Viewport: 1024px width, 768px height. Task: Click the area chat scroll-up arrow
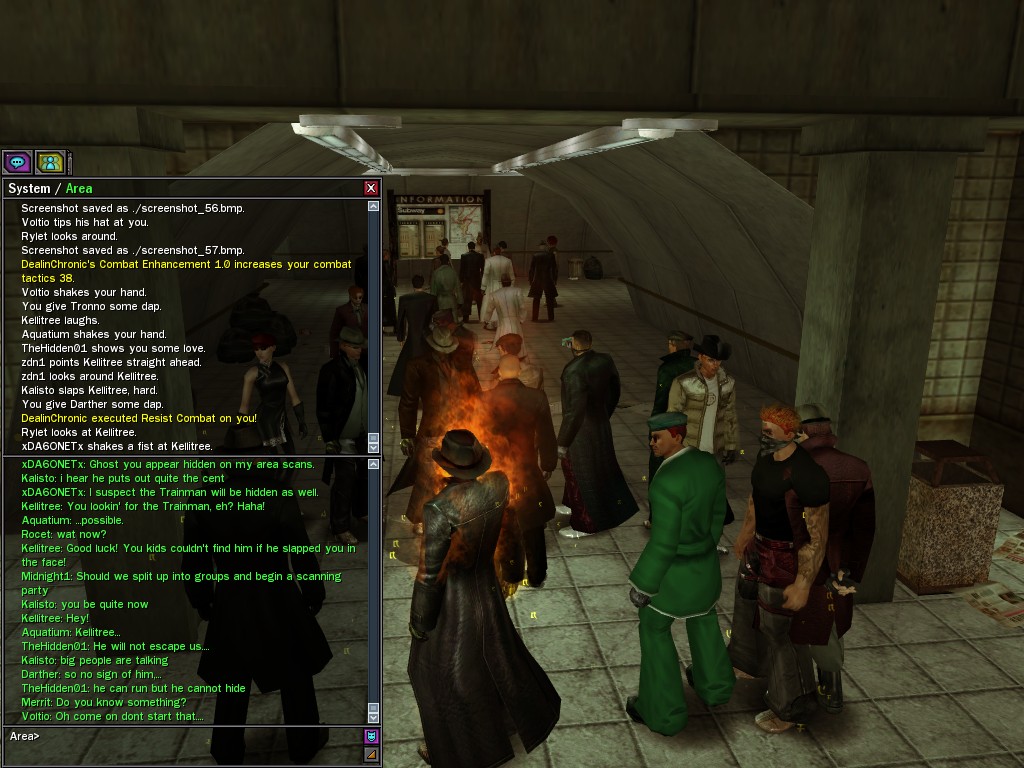373,464
